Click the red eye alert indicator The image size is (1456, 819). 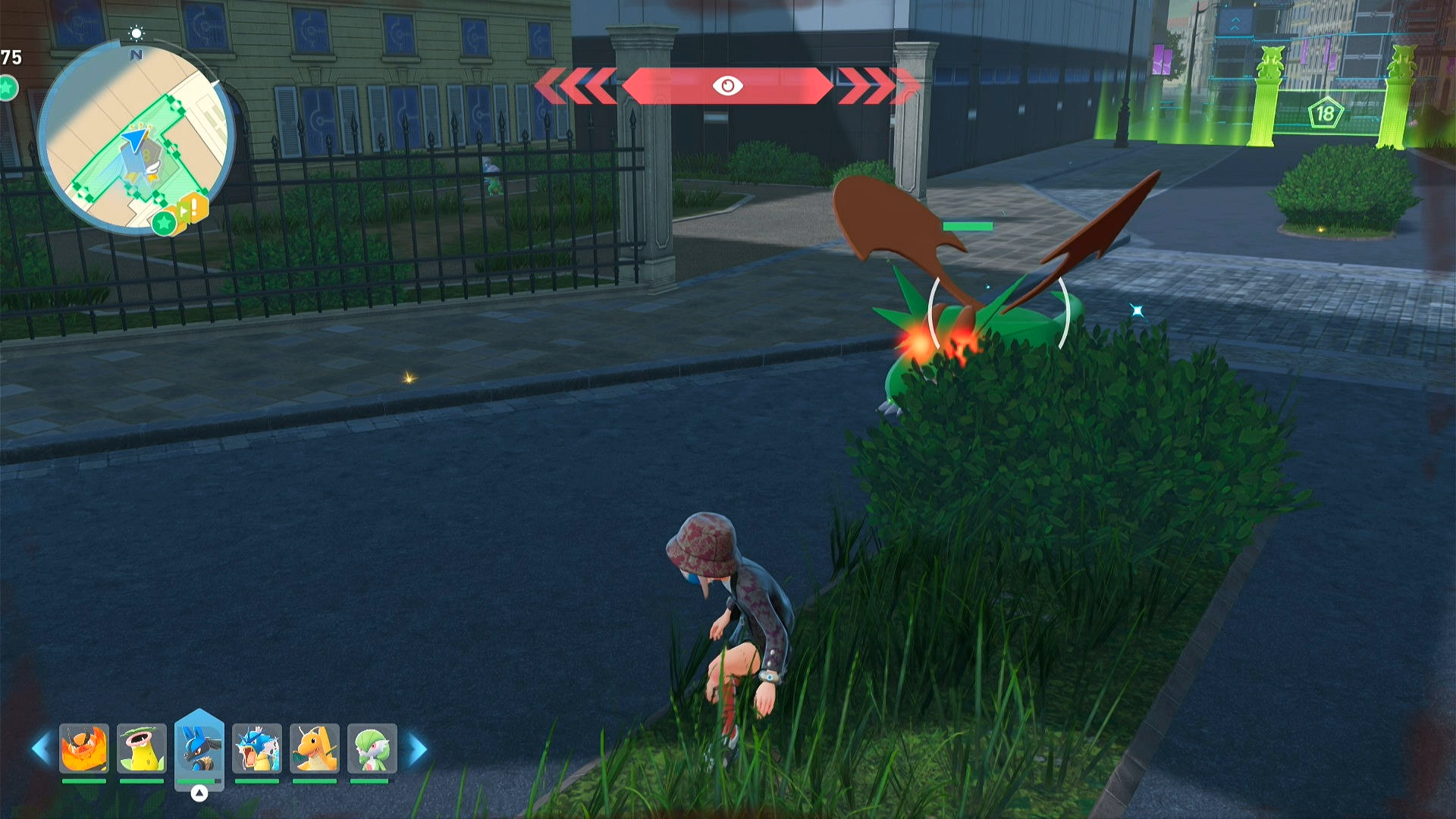tap(727, 86)
